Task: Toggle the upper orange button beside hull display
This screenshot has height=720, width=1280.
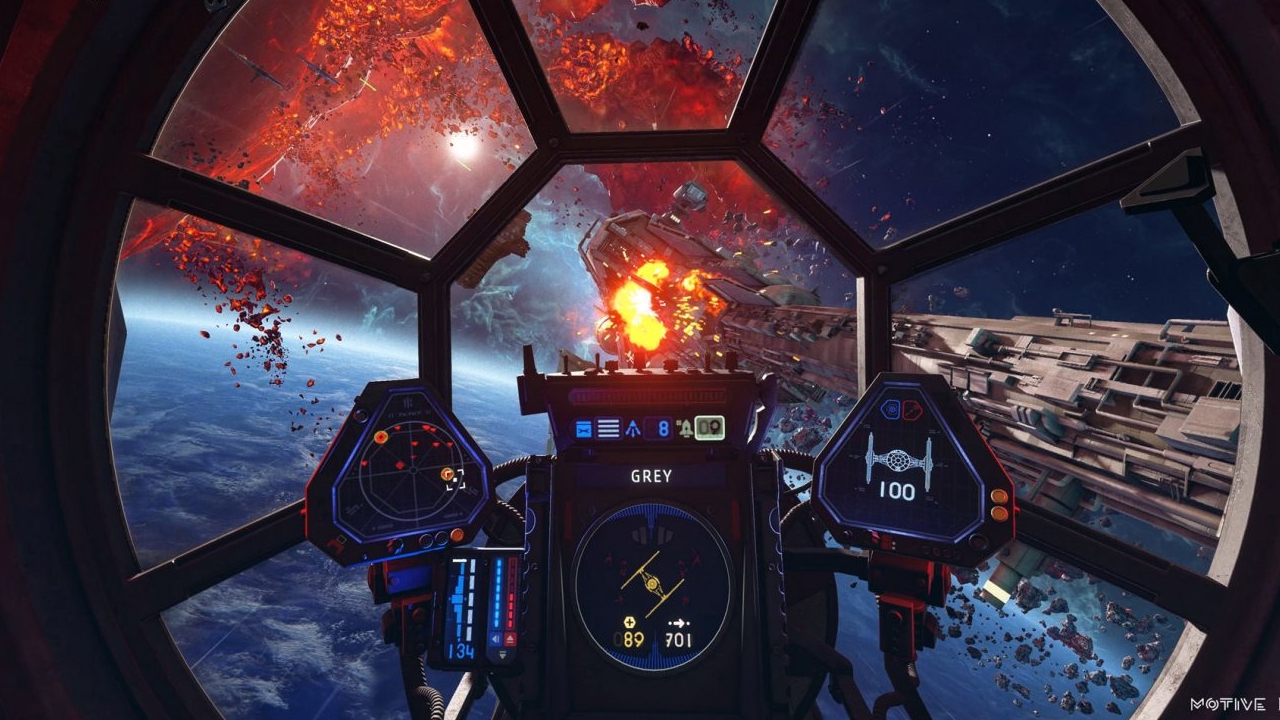Action: pyautogui.click(x=997, y=494)
